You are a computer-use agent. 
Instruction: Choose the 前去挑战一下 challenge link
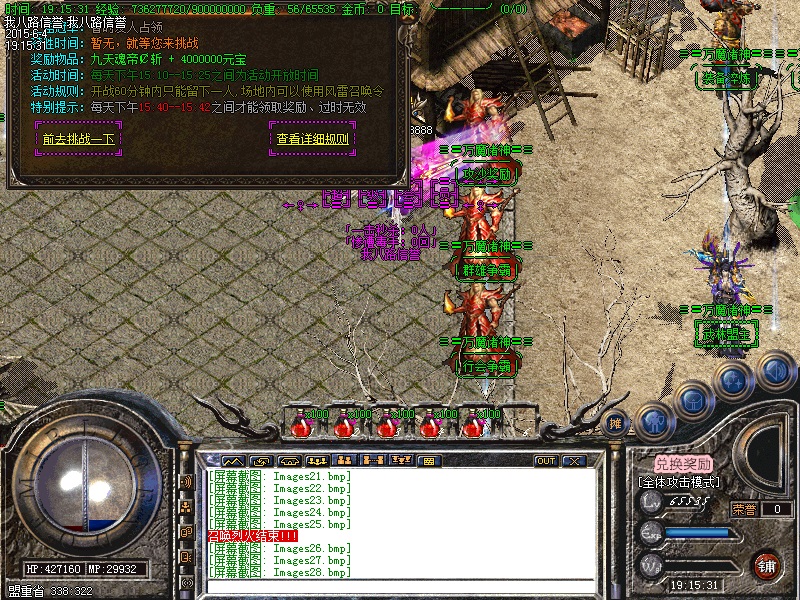pyautogui.click(x=78, y=139)
